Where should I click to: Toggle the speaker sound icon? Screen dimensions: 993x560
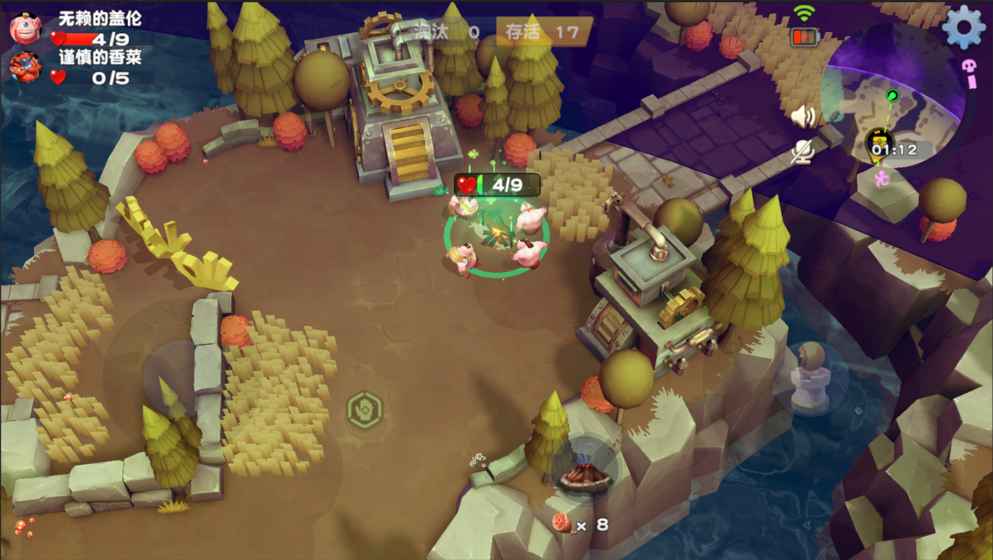tap(803, 117)
